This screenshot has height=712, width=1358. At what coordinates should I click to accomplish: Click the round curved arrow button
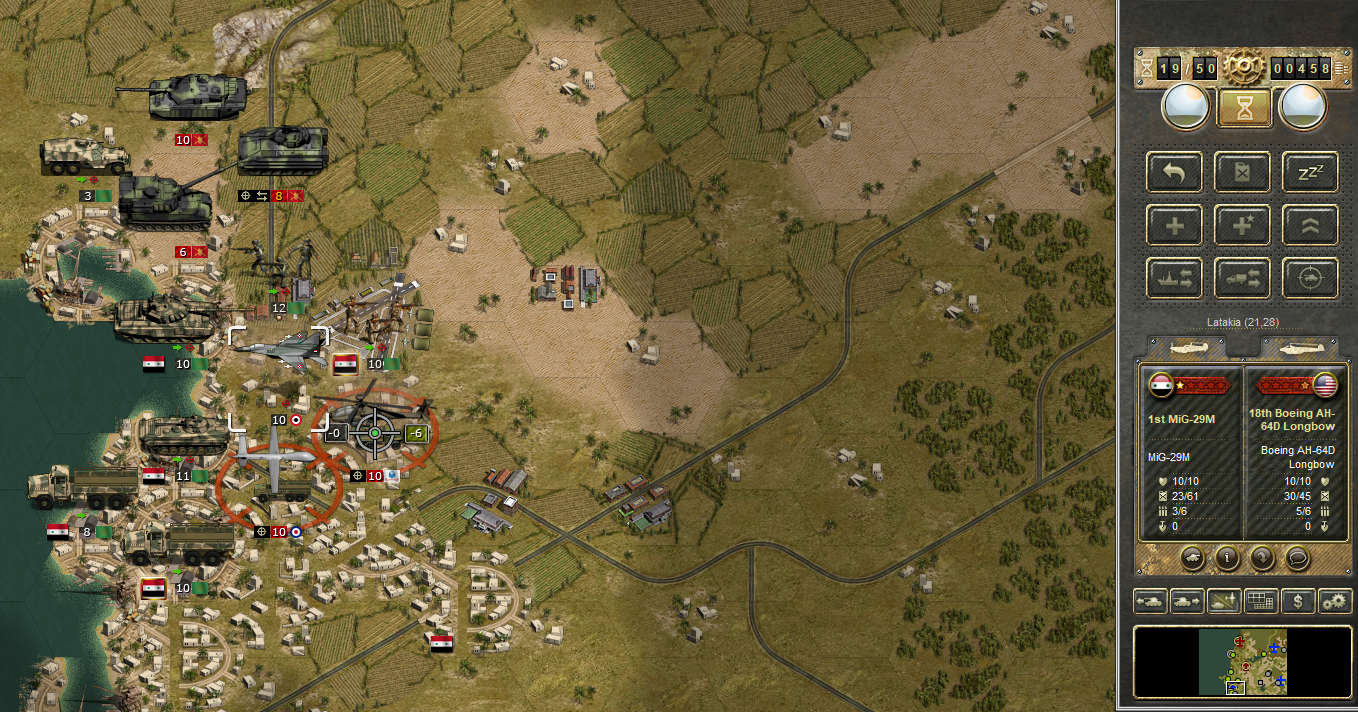[1262, 558]
